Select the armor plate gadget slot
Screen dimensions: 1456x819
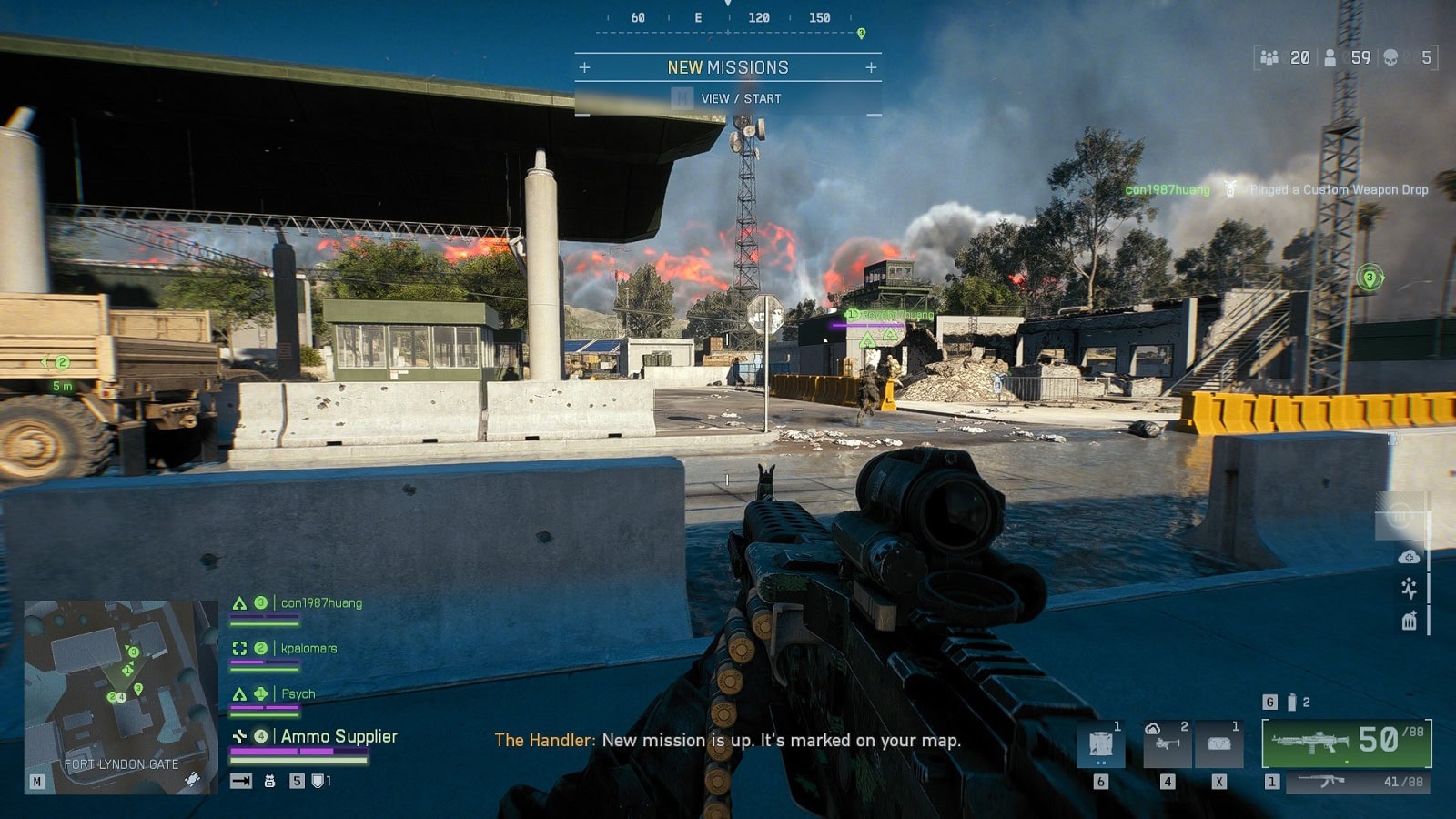(1101, 744)
